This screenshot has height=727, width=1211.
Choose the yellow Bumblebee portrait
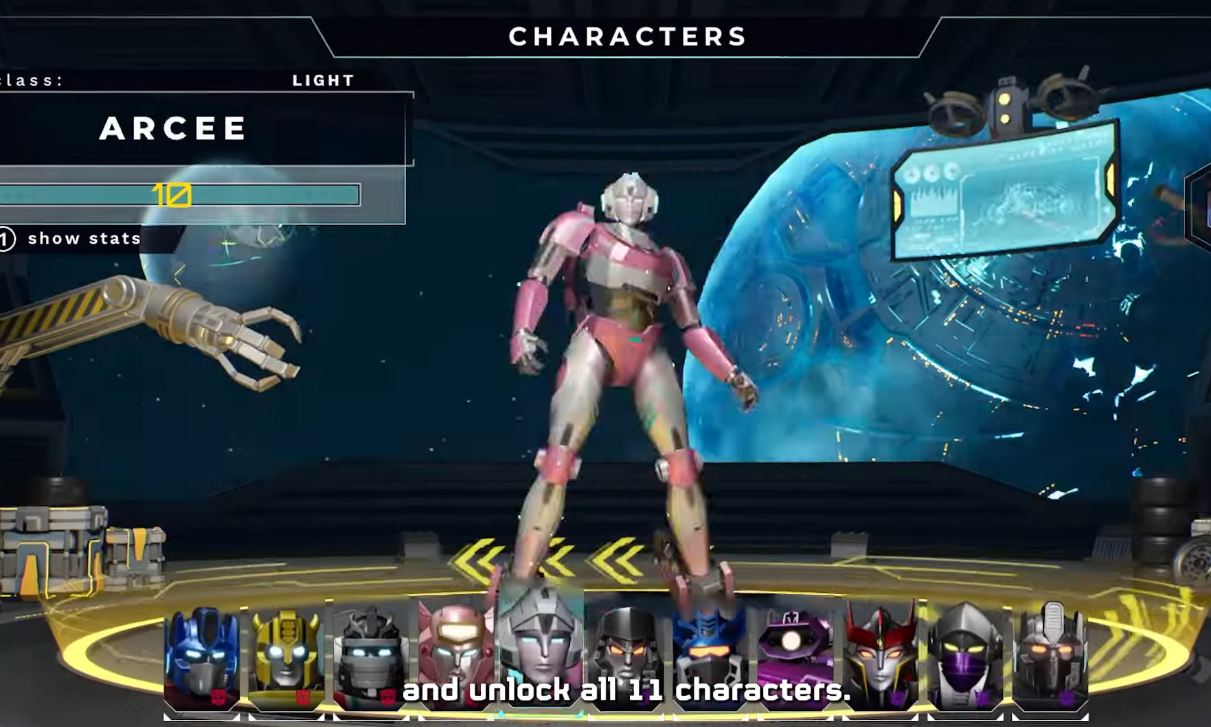287,657
